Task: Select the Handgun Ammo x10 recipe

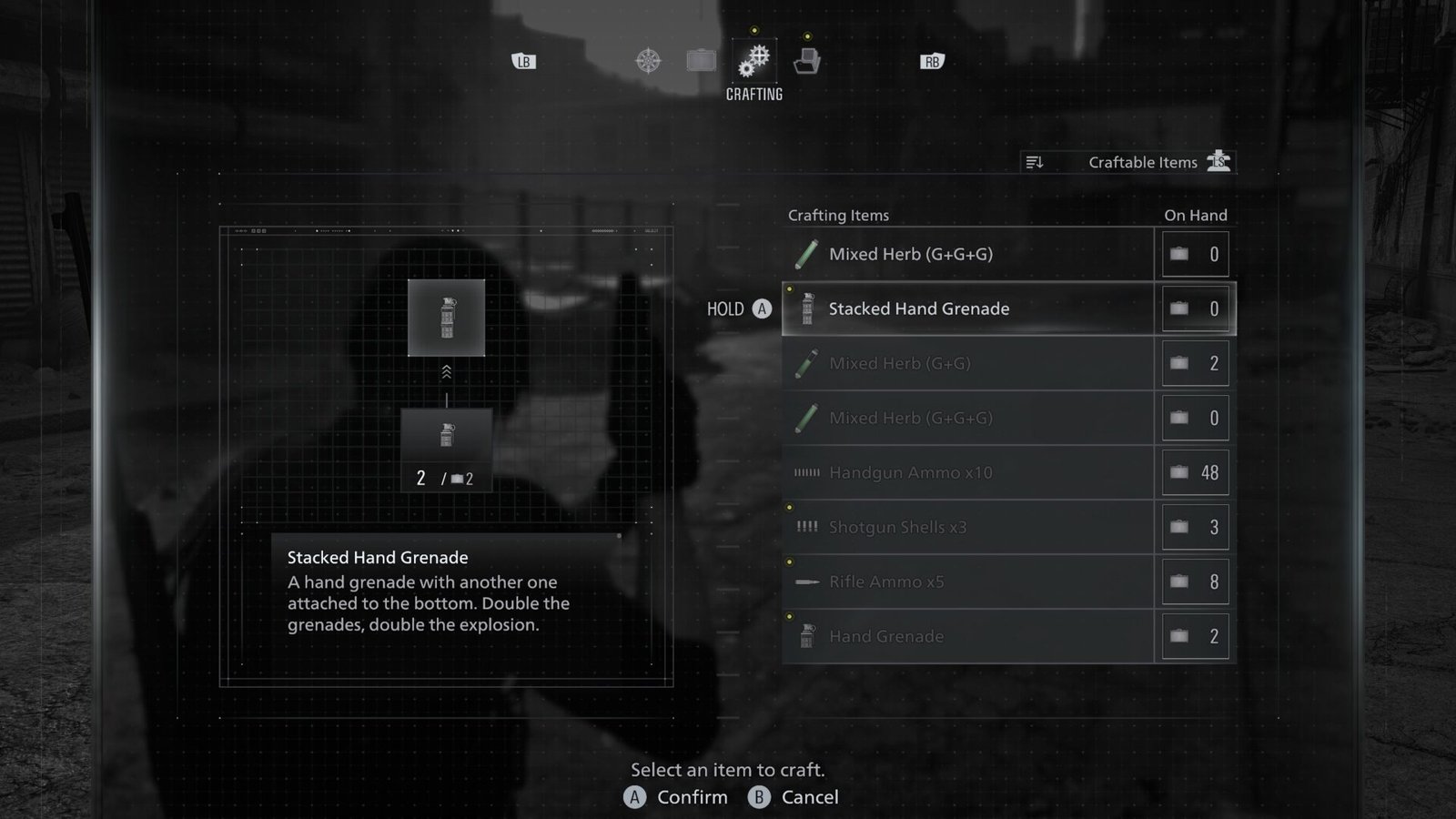Action: (x=967, y=473)
